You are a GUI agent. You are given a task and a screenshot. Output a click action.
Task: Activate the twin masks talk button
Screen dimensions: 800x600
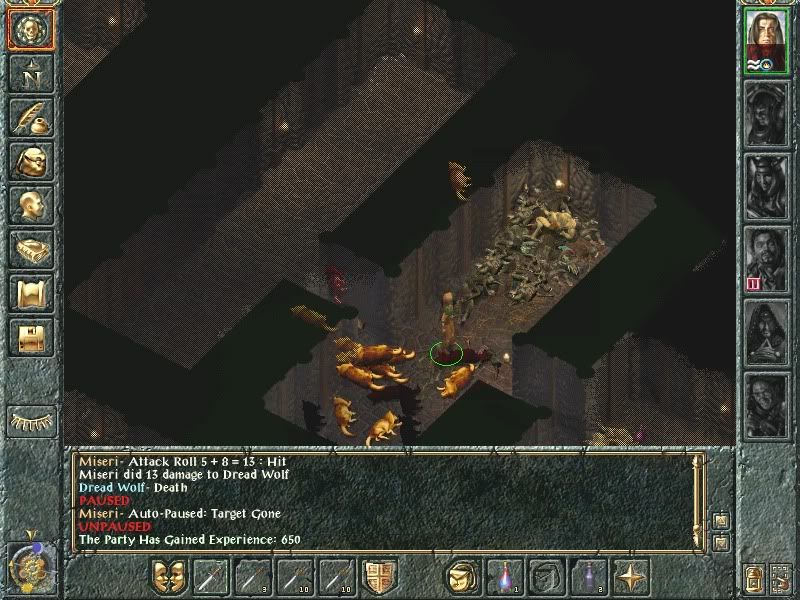coord(169,577)
